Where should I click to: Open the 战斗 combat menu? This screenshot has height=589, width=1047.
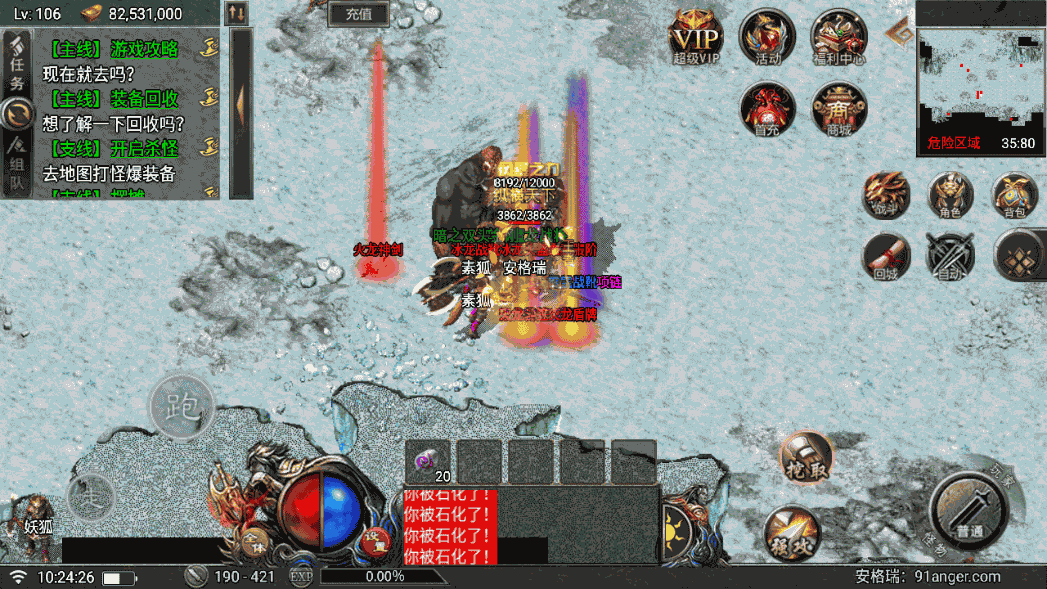[x=887, y=193]
